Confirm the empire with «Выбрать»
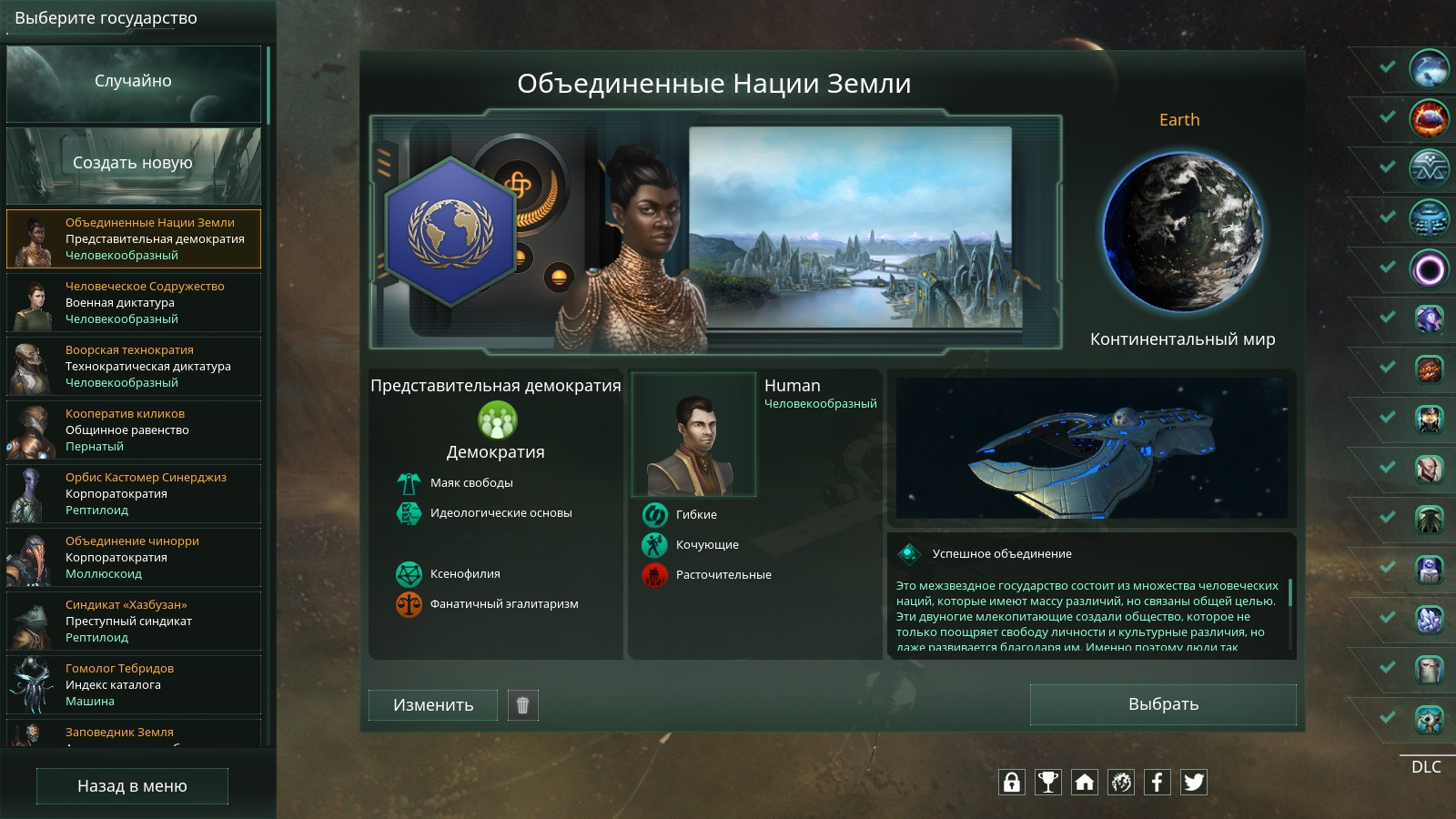 click(x=1163, y=704)
